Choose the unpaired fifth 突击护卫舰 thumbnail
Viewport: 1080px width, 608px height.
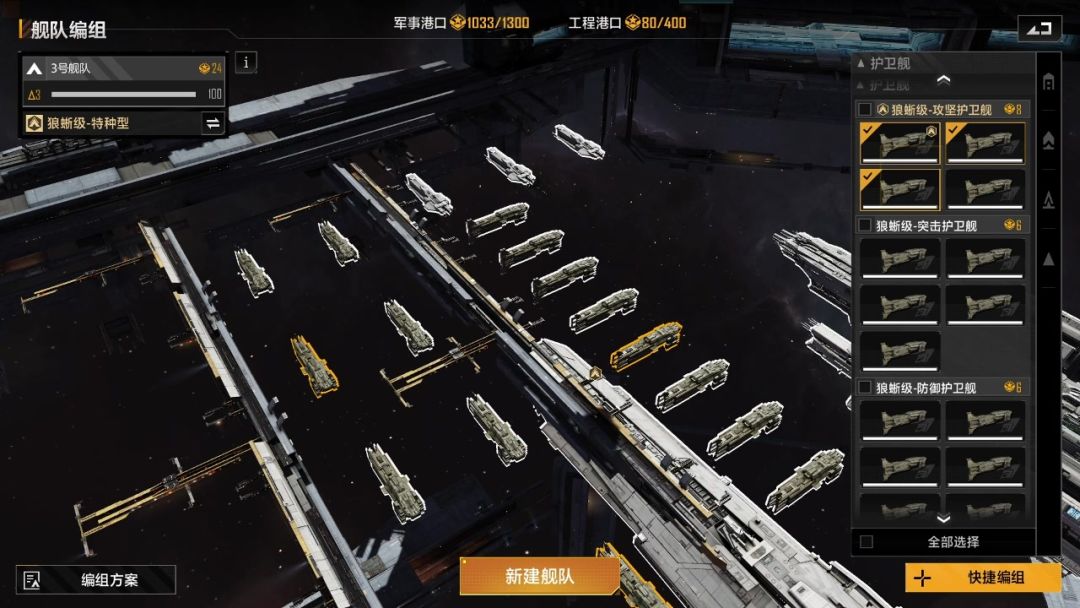coord(900,351)
